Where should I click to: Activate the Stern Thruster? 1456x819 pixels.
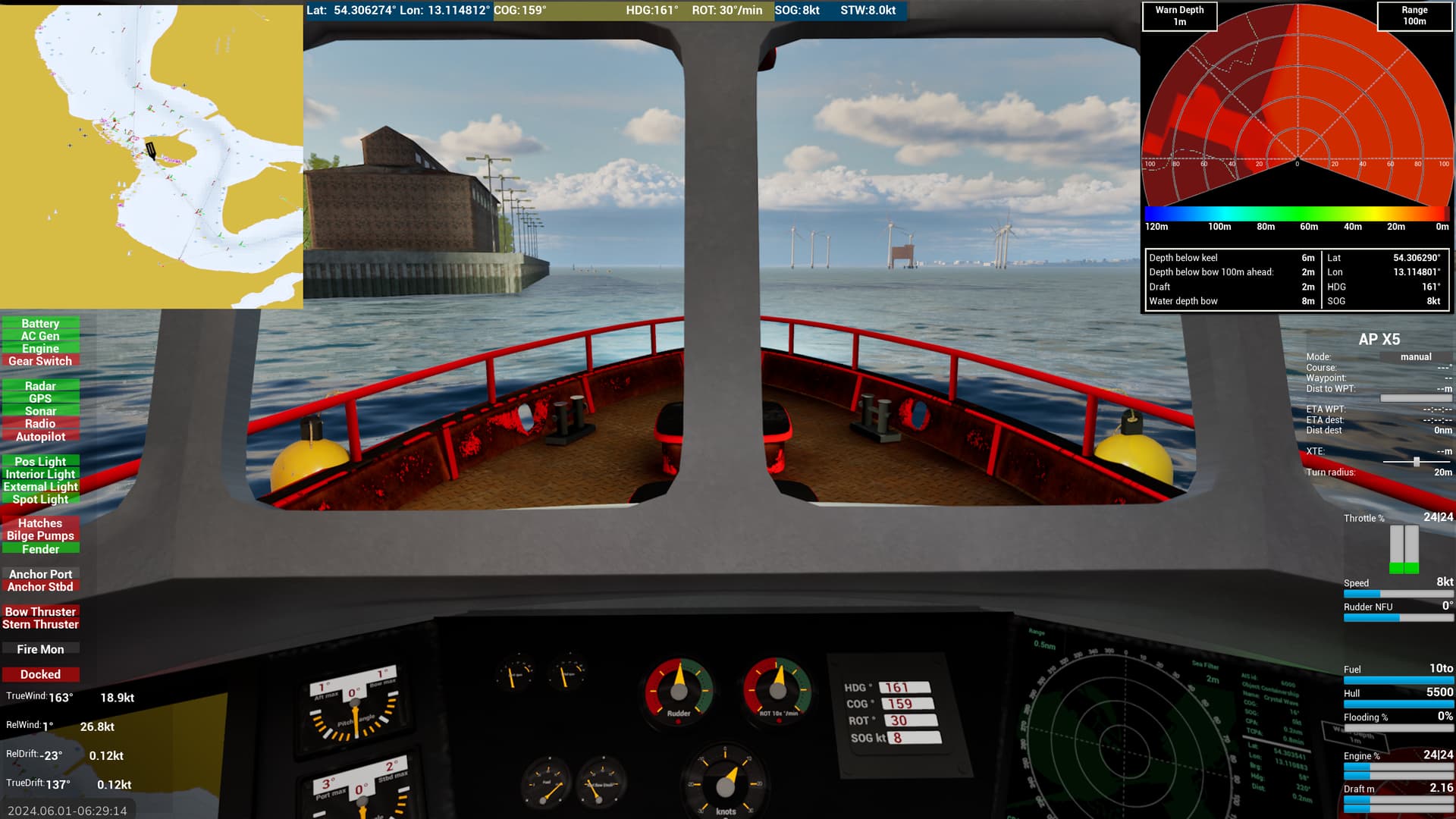click(x=40, y=625)
